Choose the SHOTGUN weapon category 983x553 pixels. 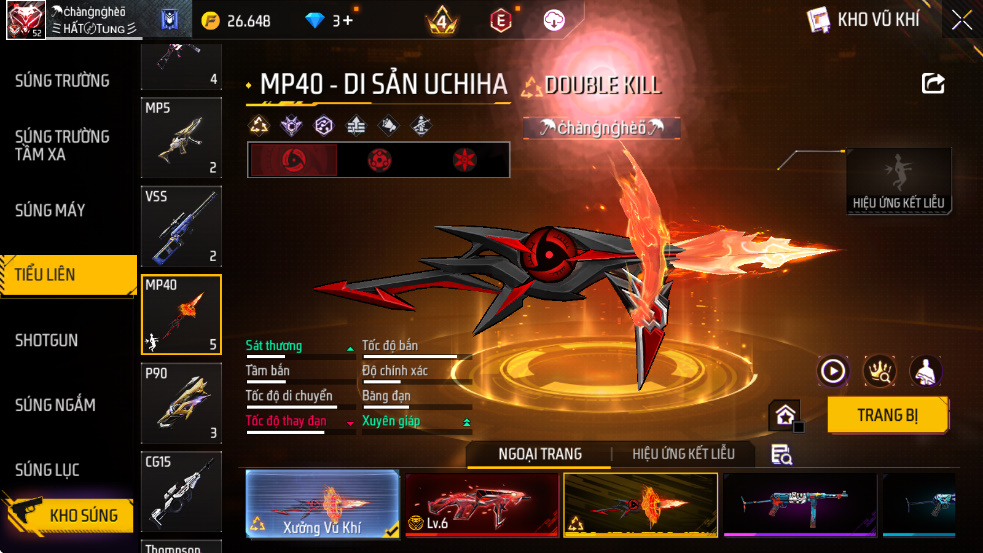(x=47, y=340)
